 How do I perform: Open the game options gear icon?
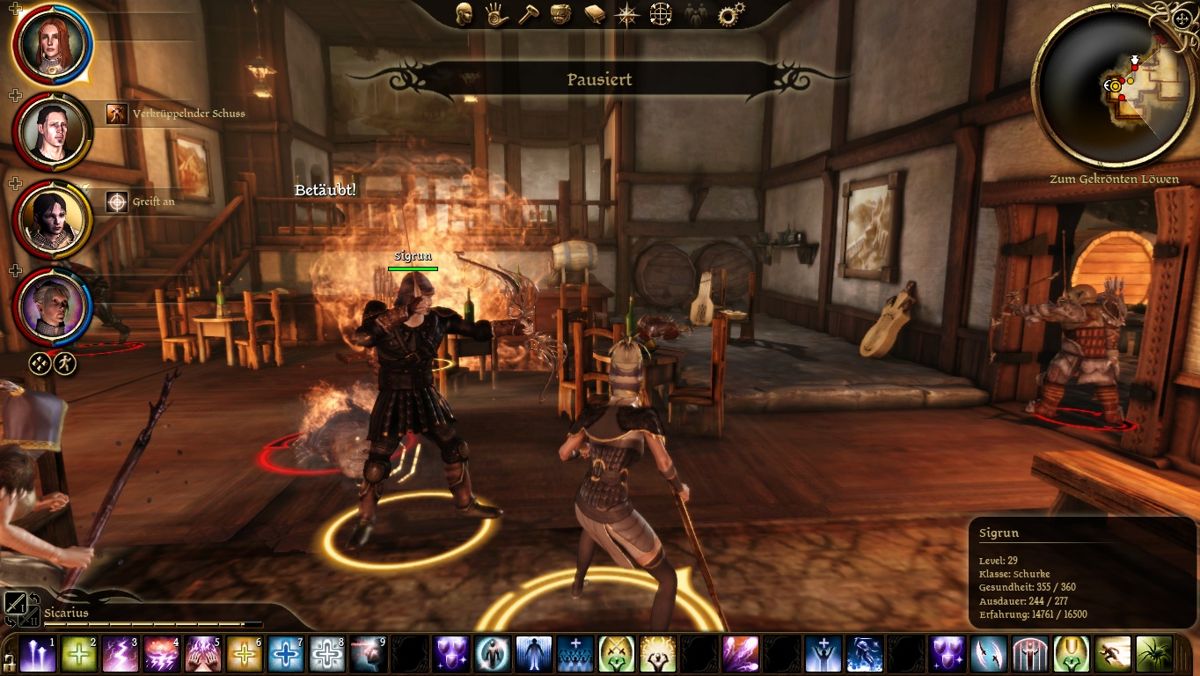point(731,14)
